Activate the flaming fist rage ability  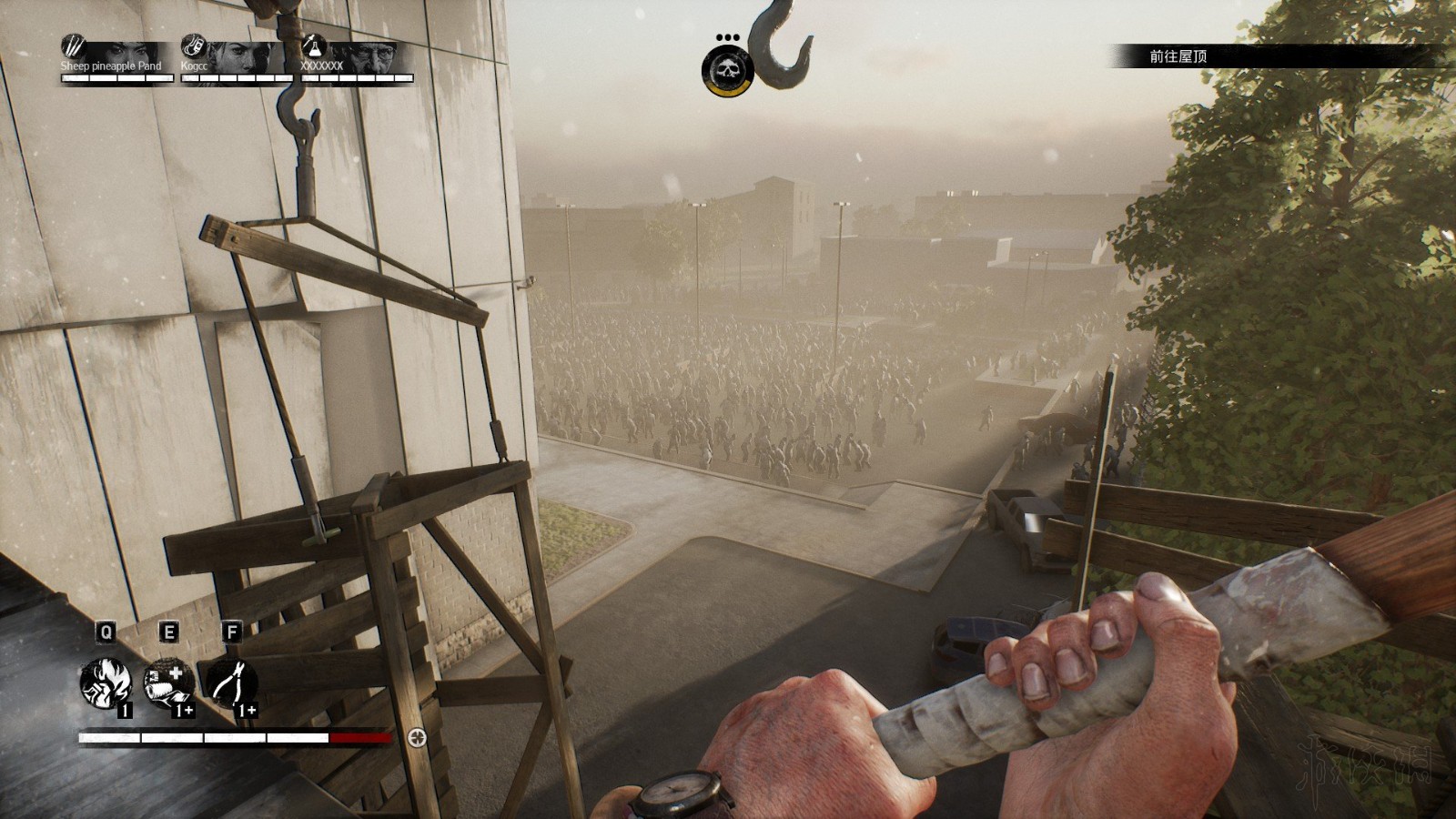pos(105,682)
